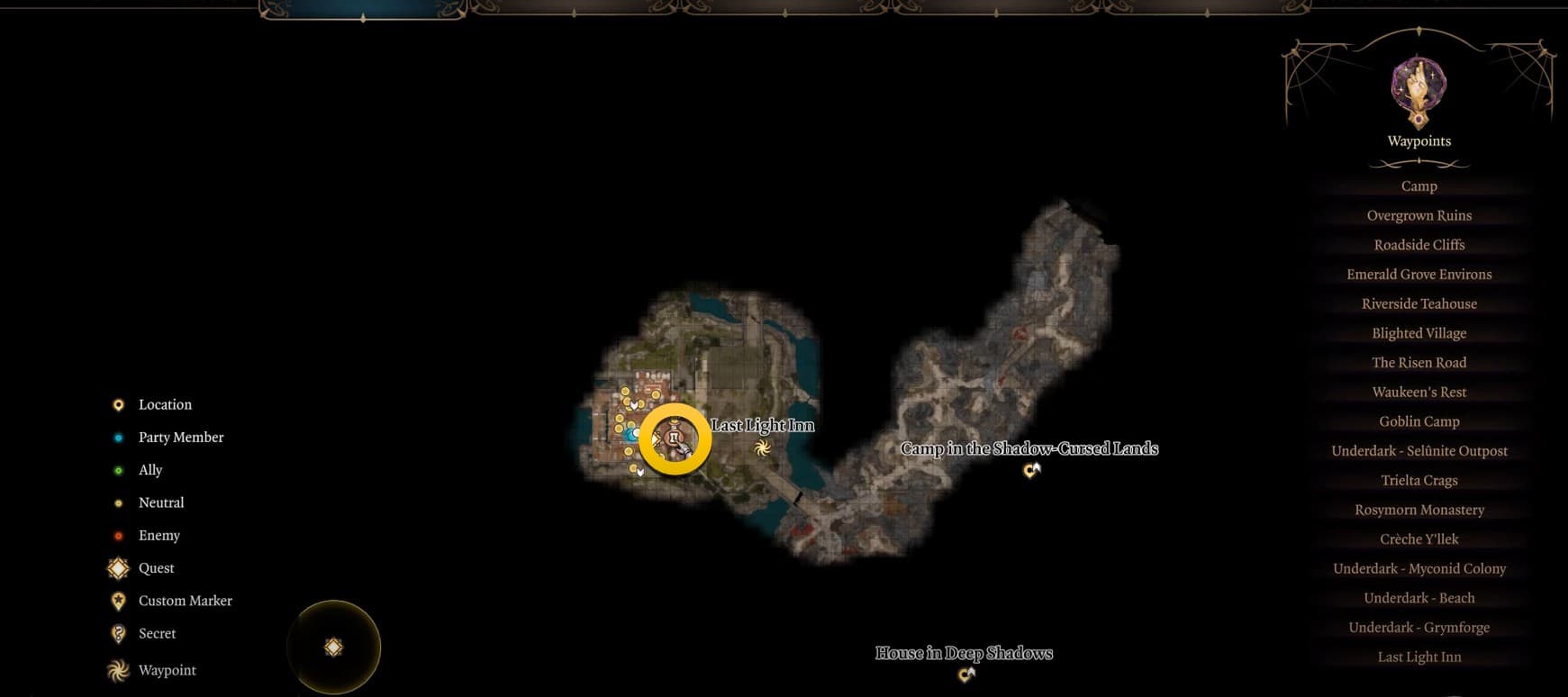The image size is (1568, 697).
Task: Travel to the Blighted Village waypoint
Action: point(1419,332)
